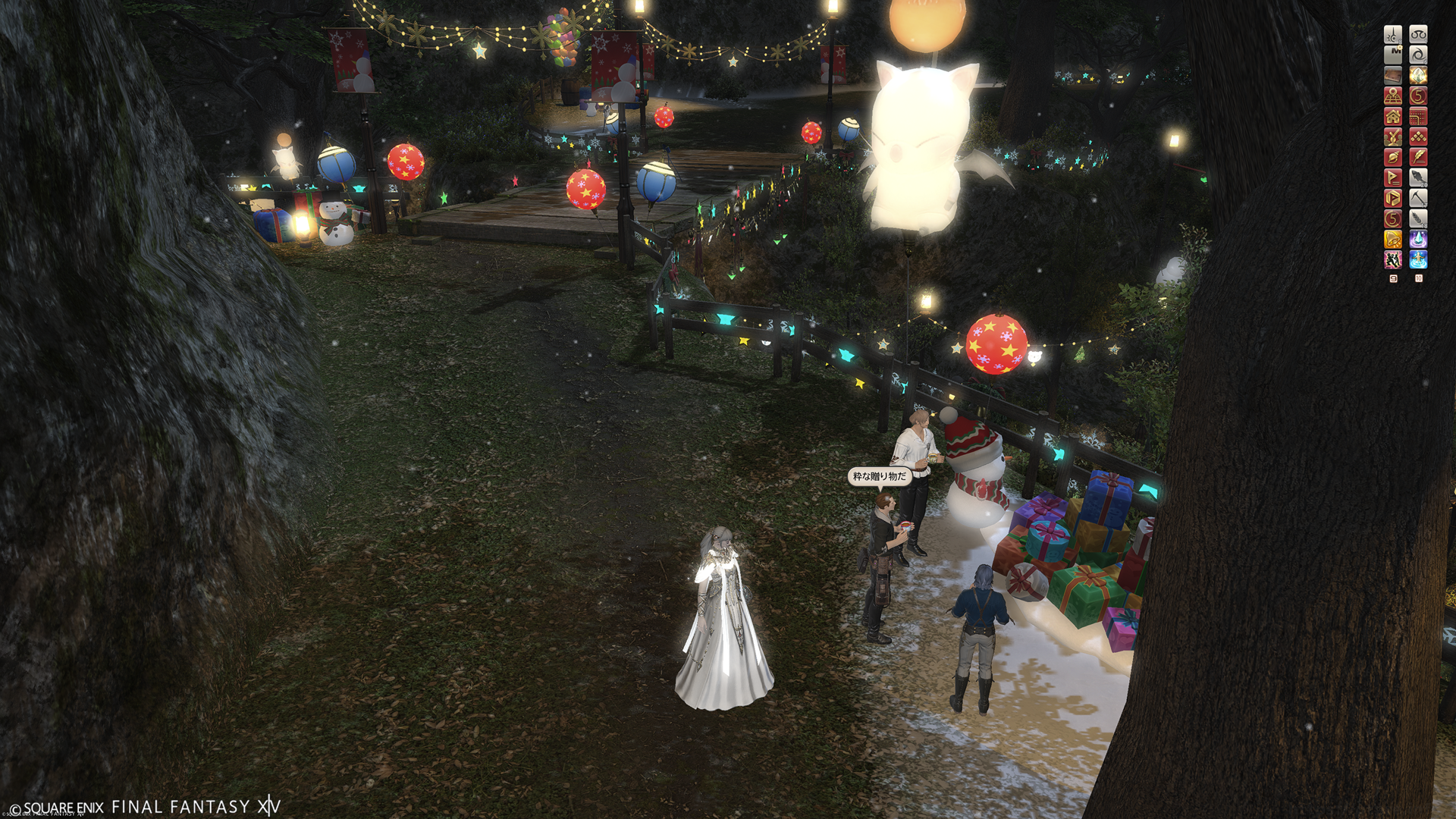The height and width of the screenshot is (819, 1456).
Task: Click the four gold diamonds icon
Action: (x=1418, y=136)
